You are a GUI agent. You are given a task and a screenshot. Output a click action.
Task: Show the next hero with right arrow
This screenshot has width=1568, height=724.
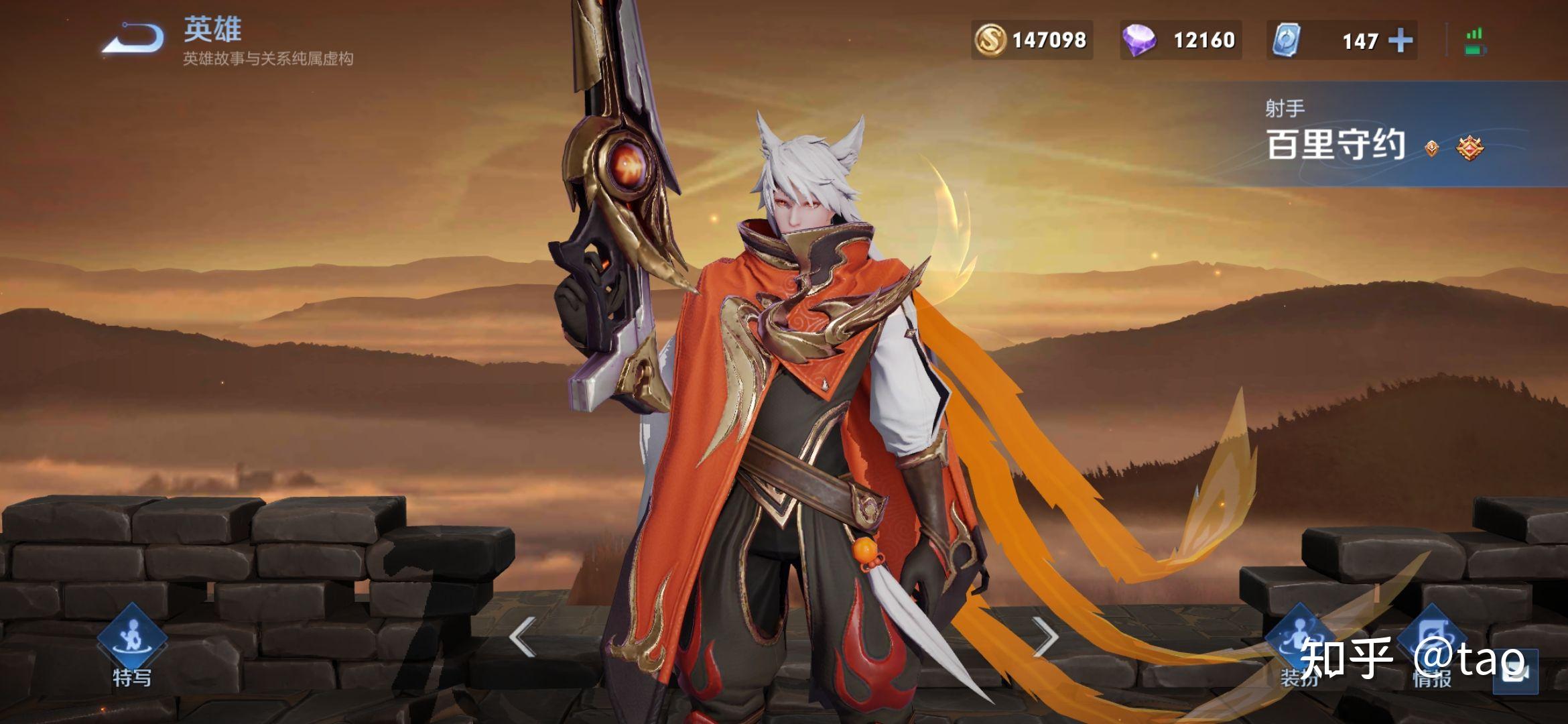[x=1045, y=637]
